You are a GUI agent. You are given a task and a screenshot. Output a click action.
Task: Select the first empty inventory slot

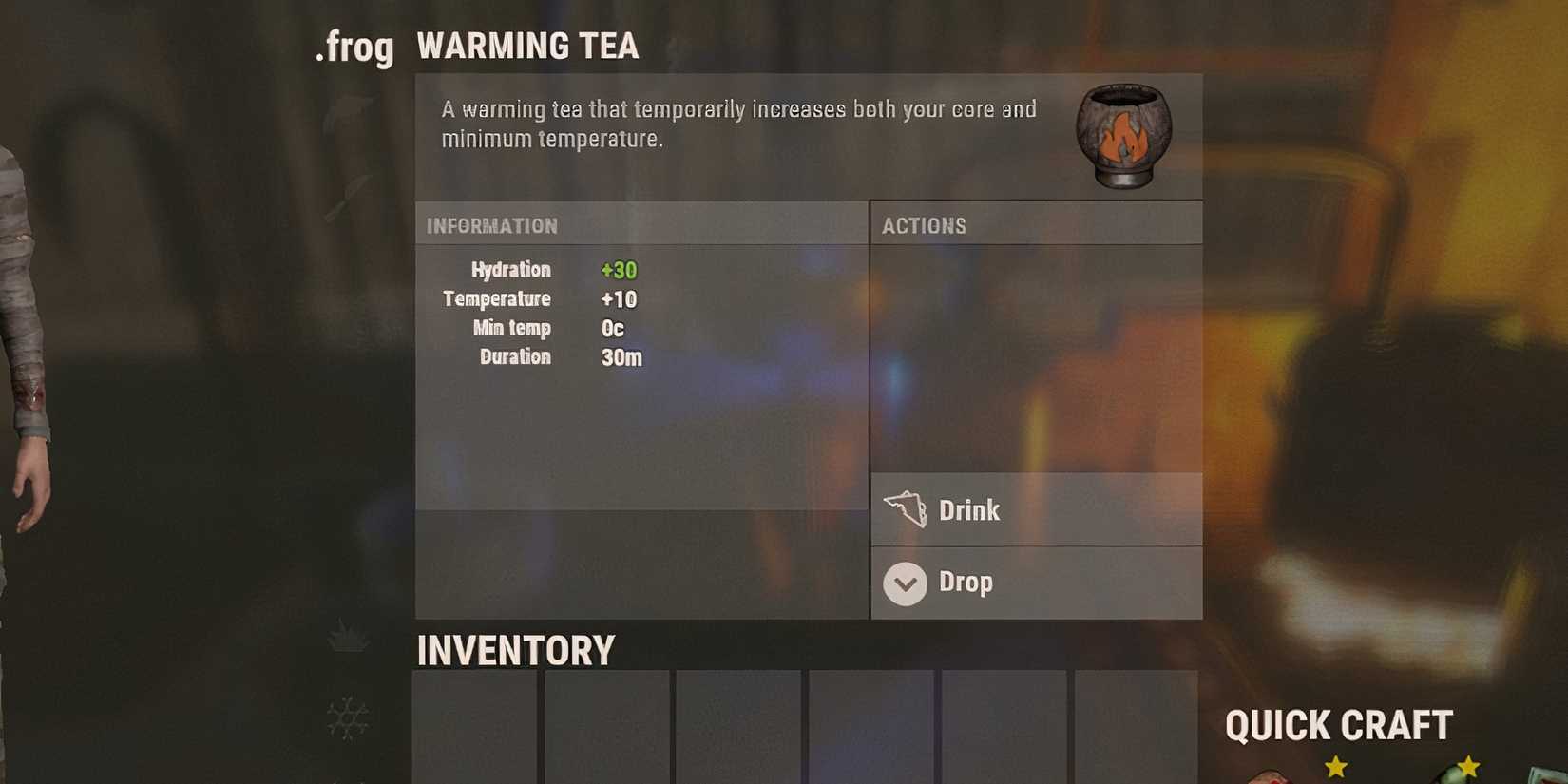(x=473, y=732)
